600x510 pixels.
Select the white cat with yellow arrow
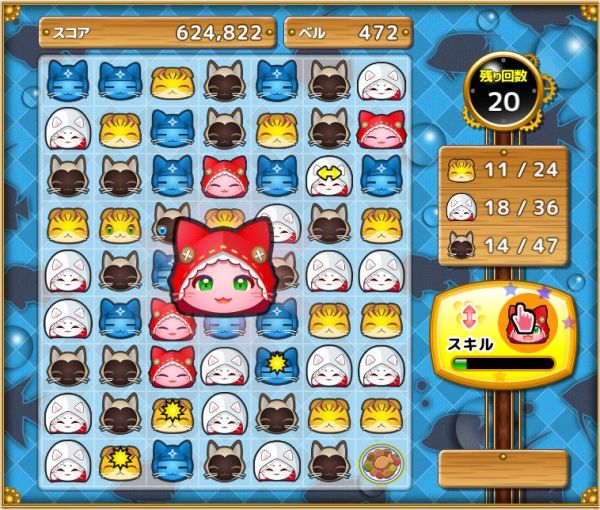[328, 175]
